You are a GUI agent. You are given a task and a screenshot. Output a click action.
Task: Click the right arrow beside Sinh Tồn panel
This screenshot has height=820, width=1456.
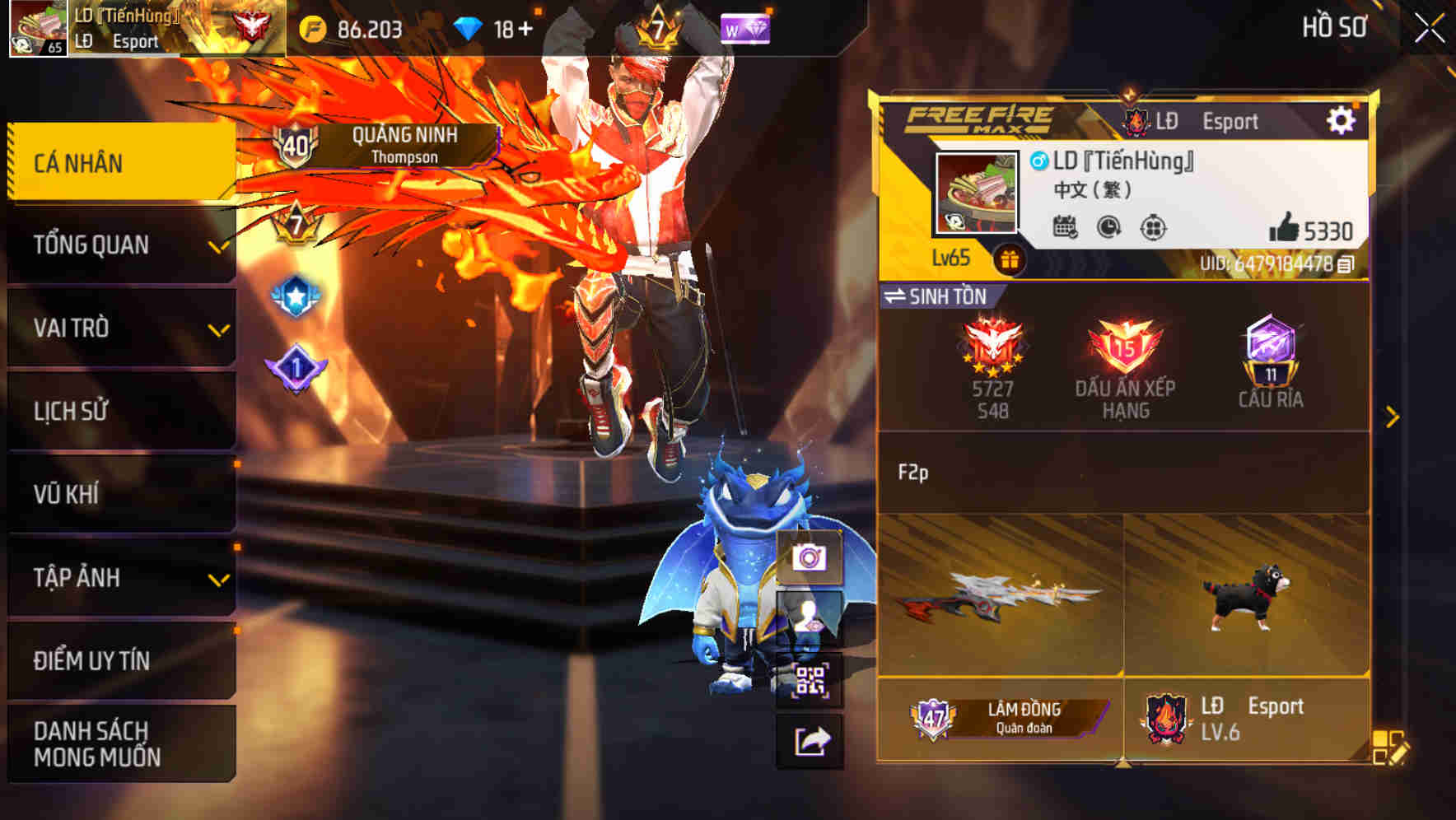click(x=1392, y=417)
